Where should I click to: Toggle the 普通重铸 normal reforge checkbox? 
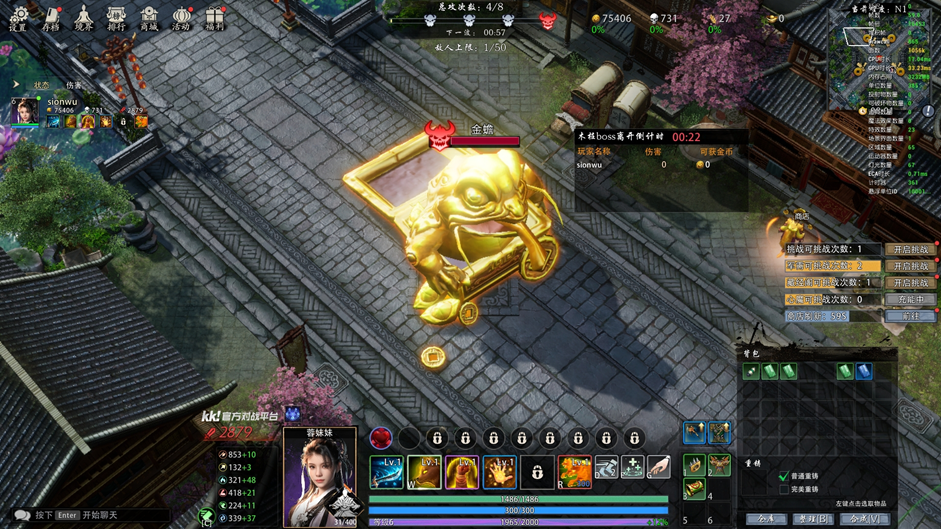[784, 477]
